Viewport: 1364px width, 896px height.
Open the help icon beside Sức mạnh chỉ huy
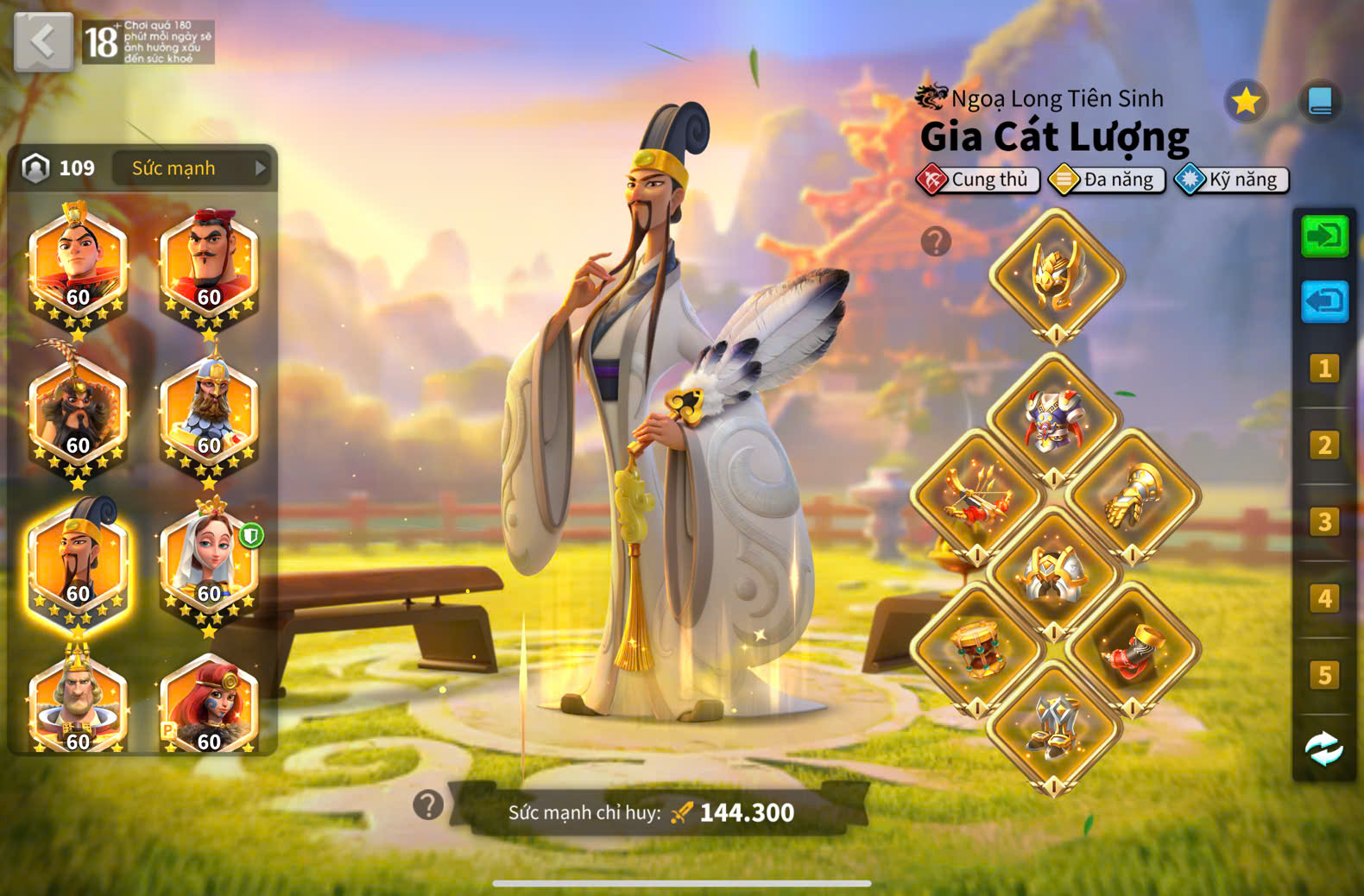pos(428,805)
